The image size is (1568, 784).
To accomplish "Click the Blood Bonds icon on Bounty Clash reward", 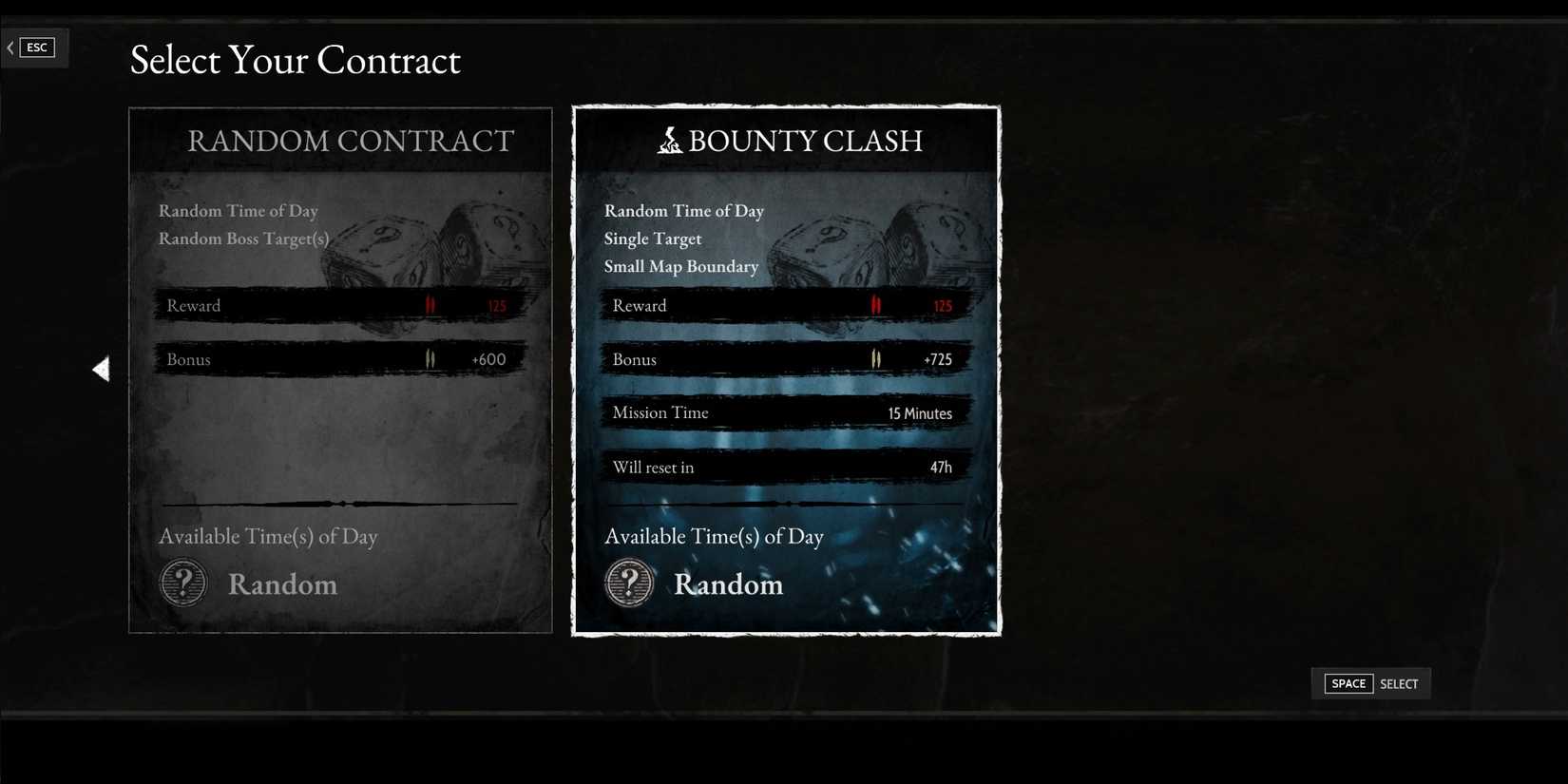I will point(875,304).
